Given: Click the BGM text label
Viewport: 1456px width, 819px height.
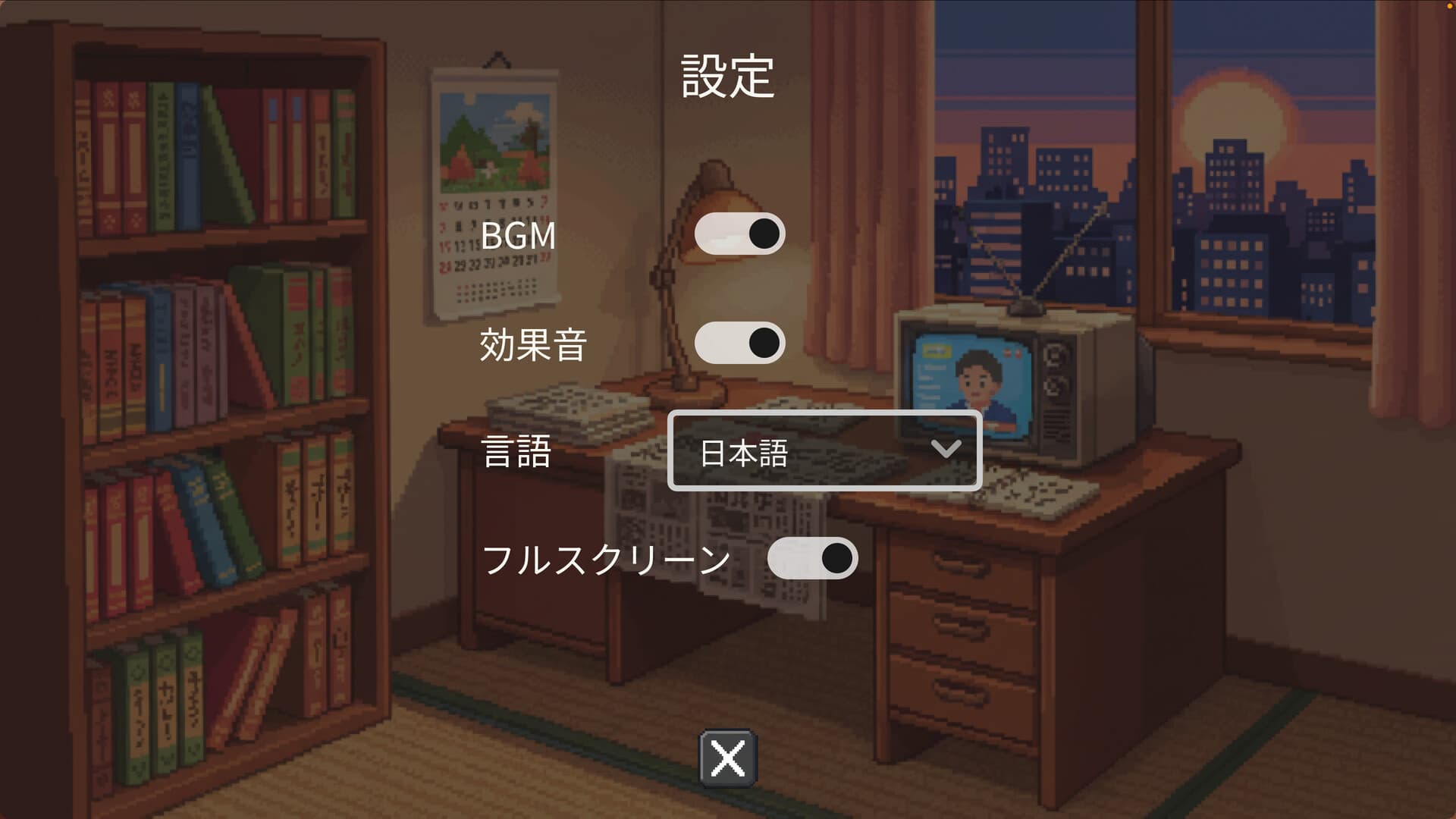Looking at the screenshot, I should tap(519, 237).
